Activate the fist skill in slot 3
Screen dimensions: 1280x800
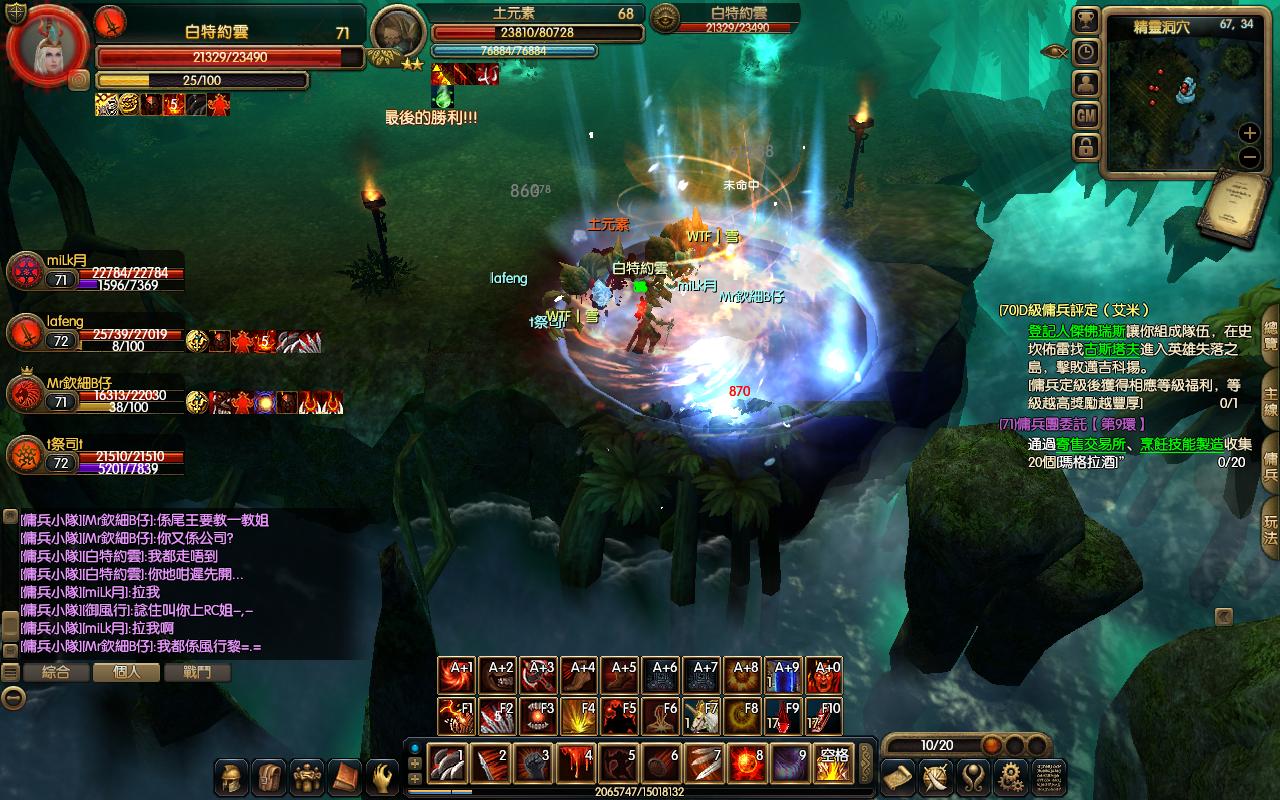pos(532,764)
